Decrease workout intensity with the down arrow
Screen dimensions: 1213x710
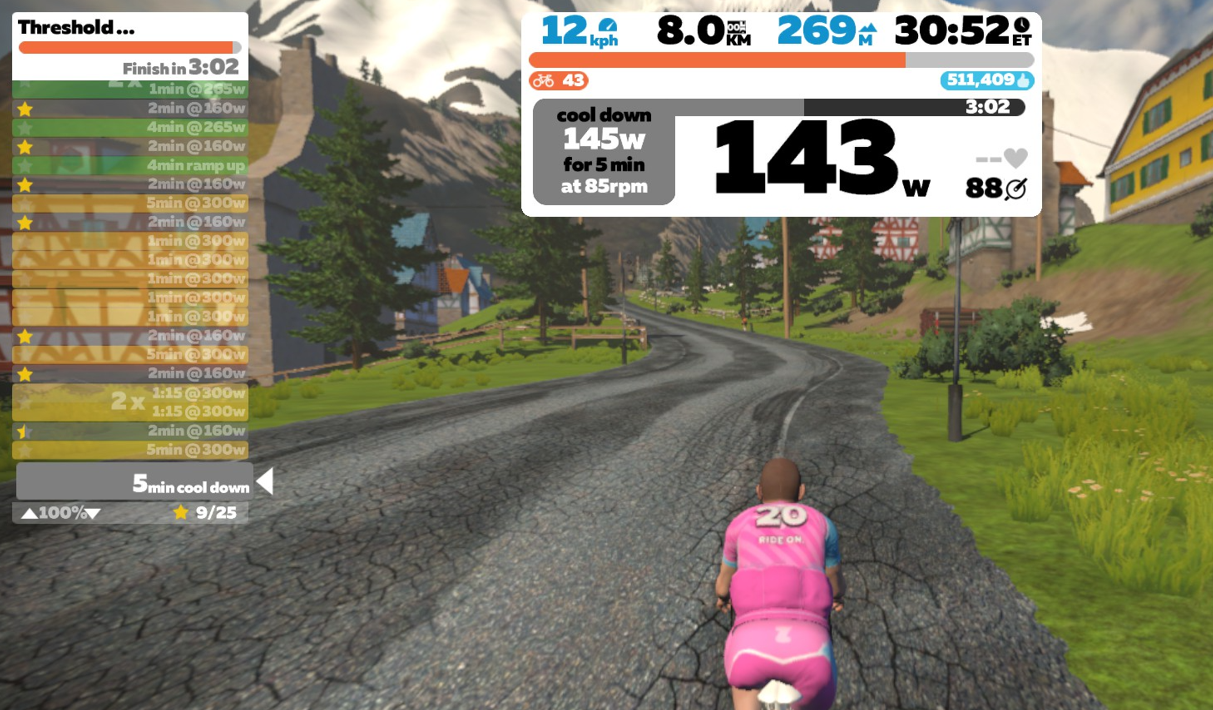93,514
